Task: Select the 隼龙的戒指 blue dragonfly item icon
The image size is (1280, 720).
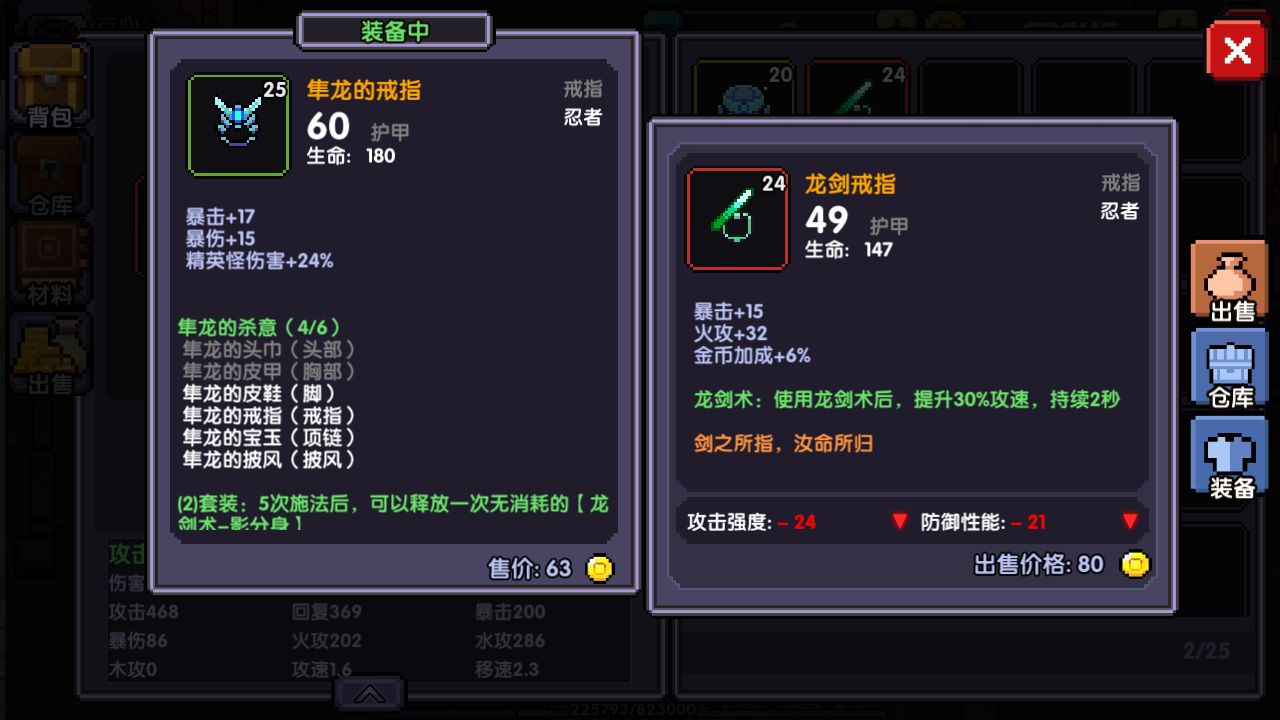Action: [239, 125]
